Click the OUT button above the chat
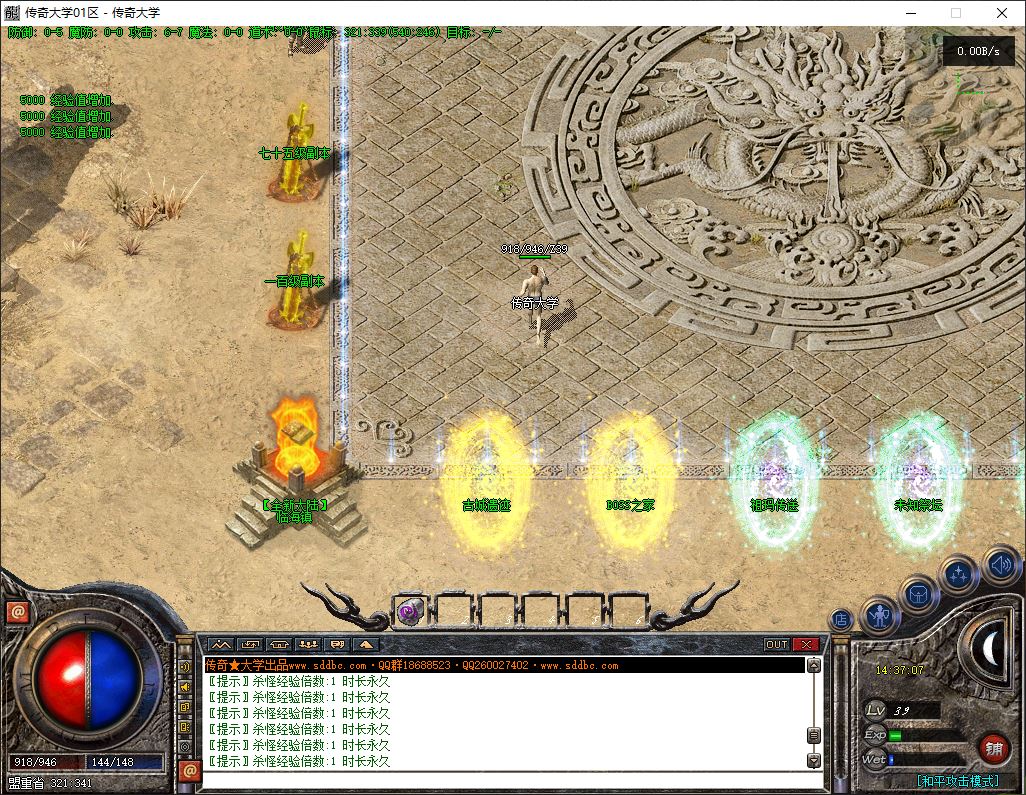 pyautogui.click(x=777, y=645)
